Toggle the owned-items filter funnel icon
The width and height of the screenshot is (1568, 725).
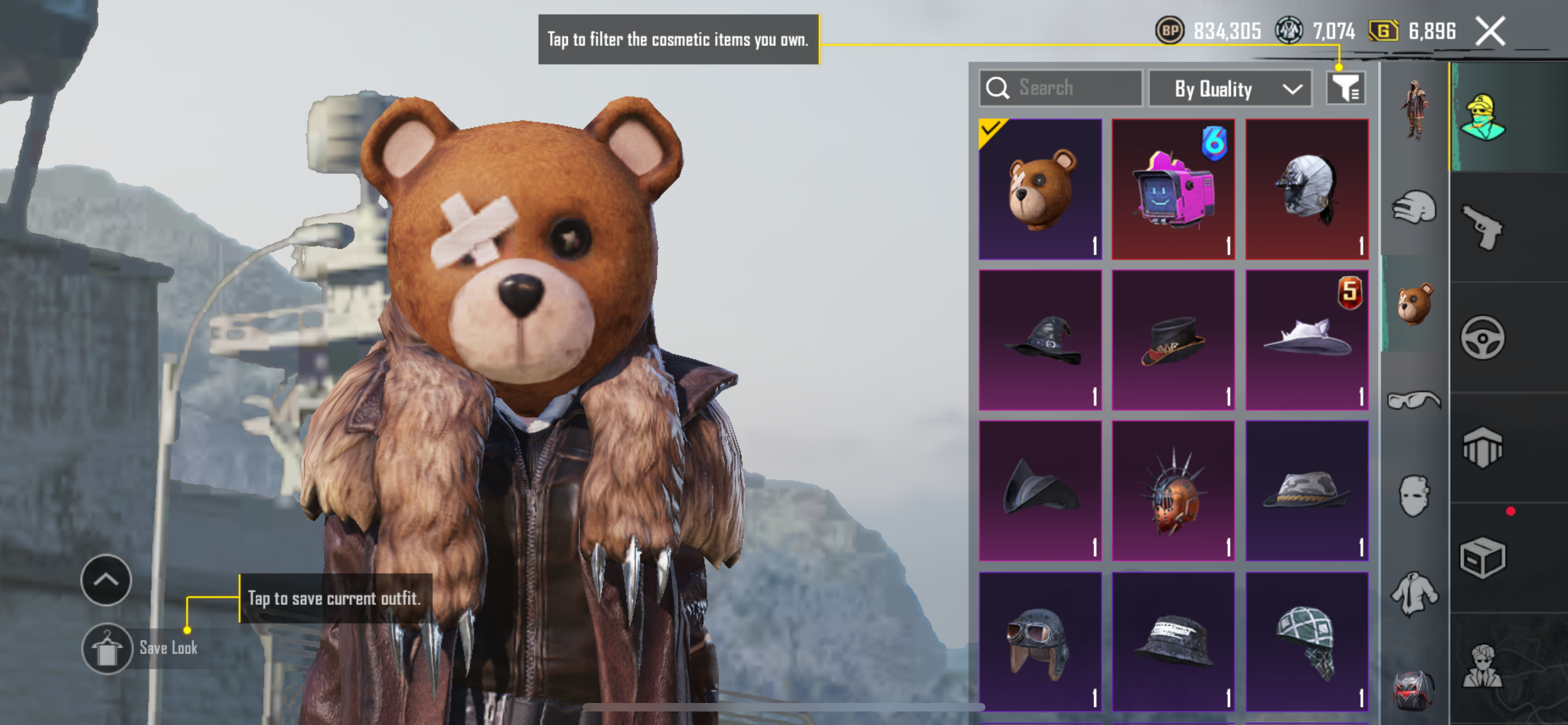point(1345,89)
